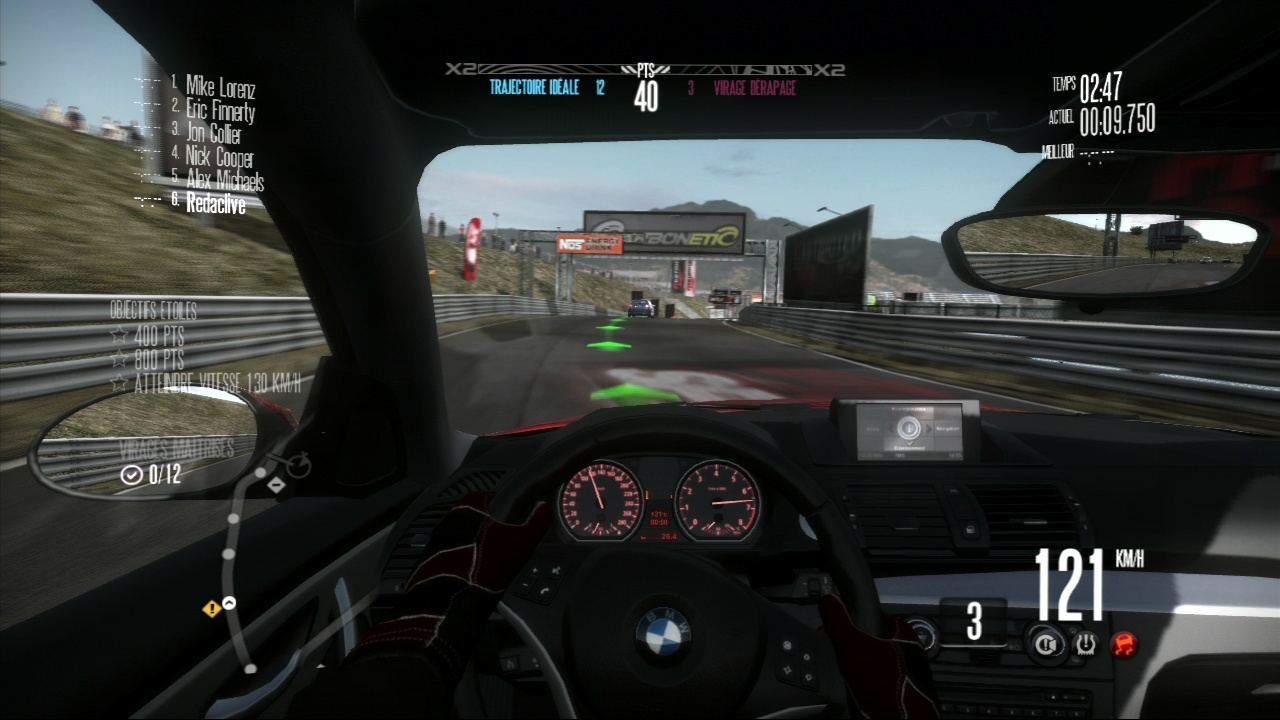Open the Objectifs Étoilés star objectives tracker
This screenshot has height=720, width=1280.
153,311
